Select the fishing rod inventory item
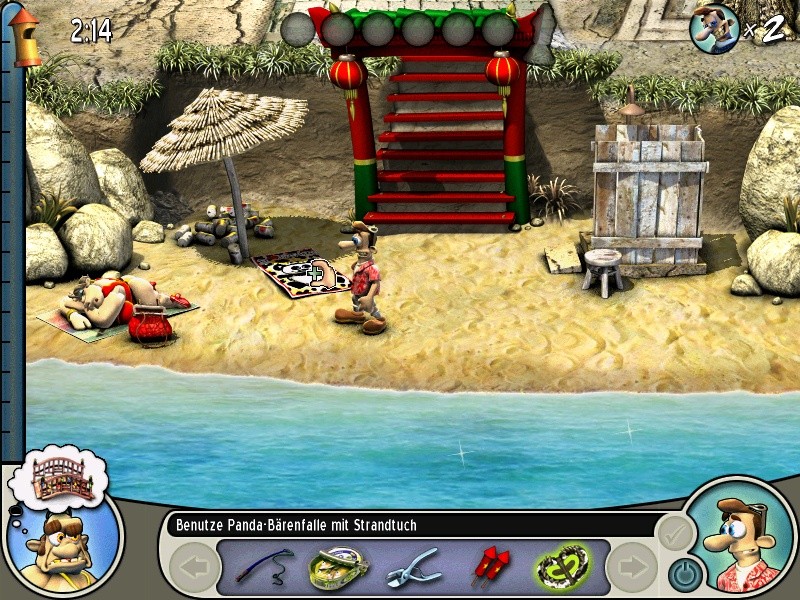The height and width of the screenshot is (600, 800). tap(264, 567)
